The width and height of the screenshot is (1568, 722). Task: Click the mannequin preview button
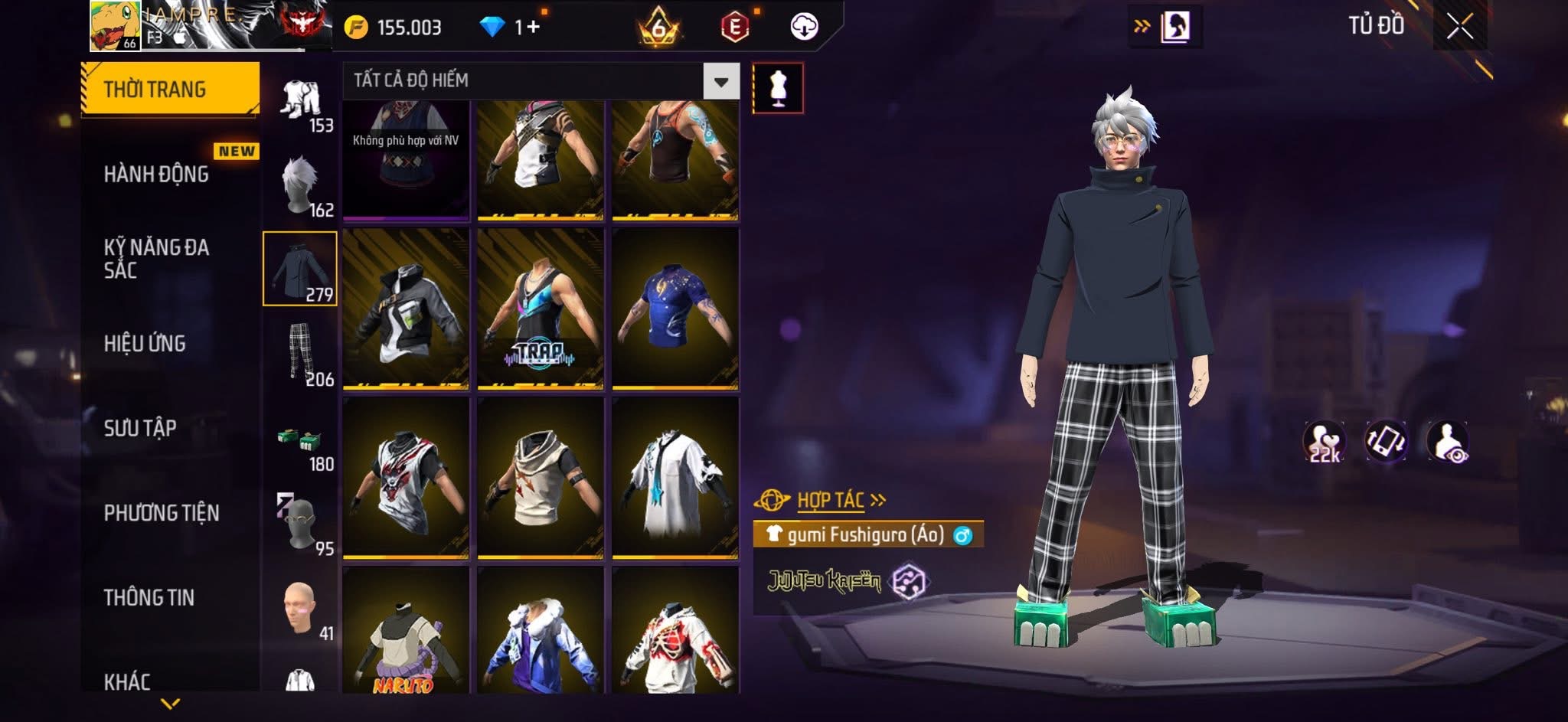pyautogui.click(x=778, y=88)
